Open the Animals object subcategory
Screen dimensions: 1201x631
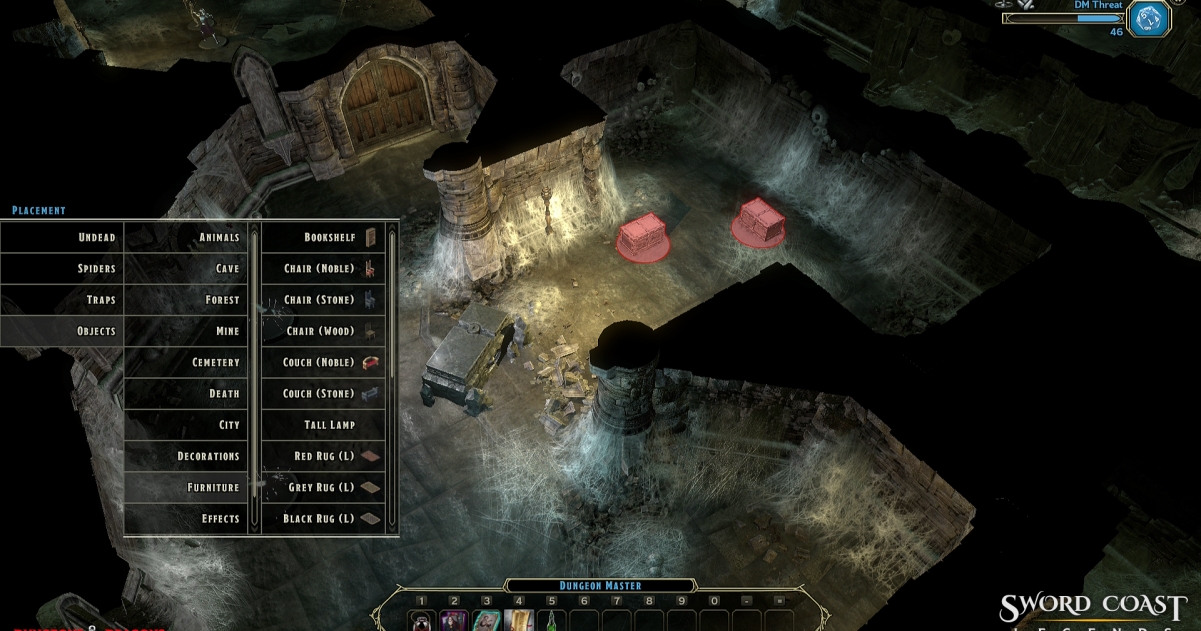187,237
